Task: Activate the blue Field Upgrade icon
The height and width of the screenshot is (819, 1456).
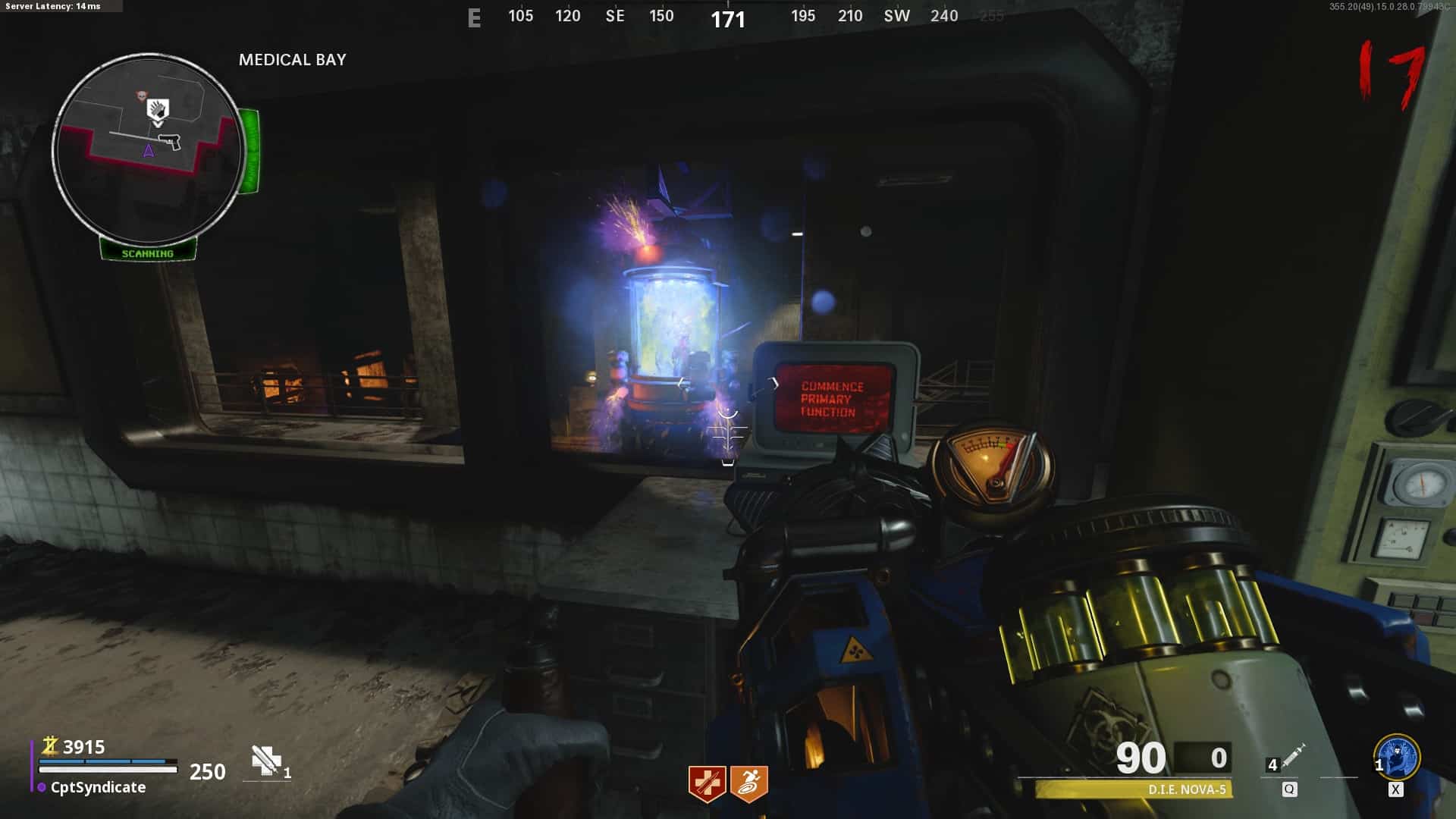Action: tap(1397, 757)
